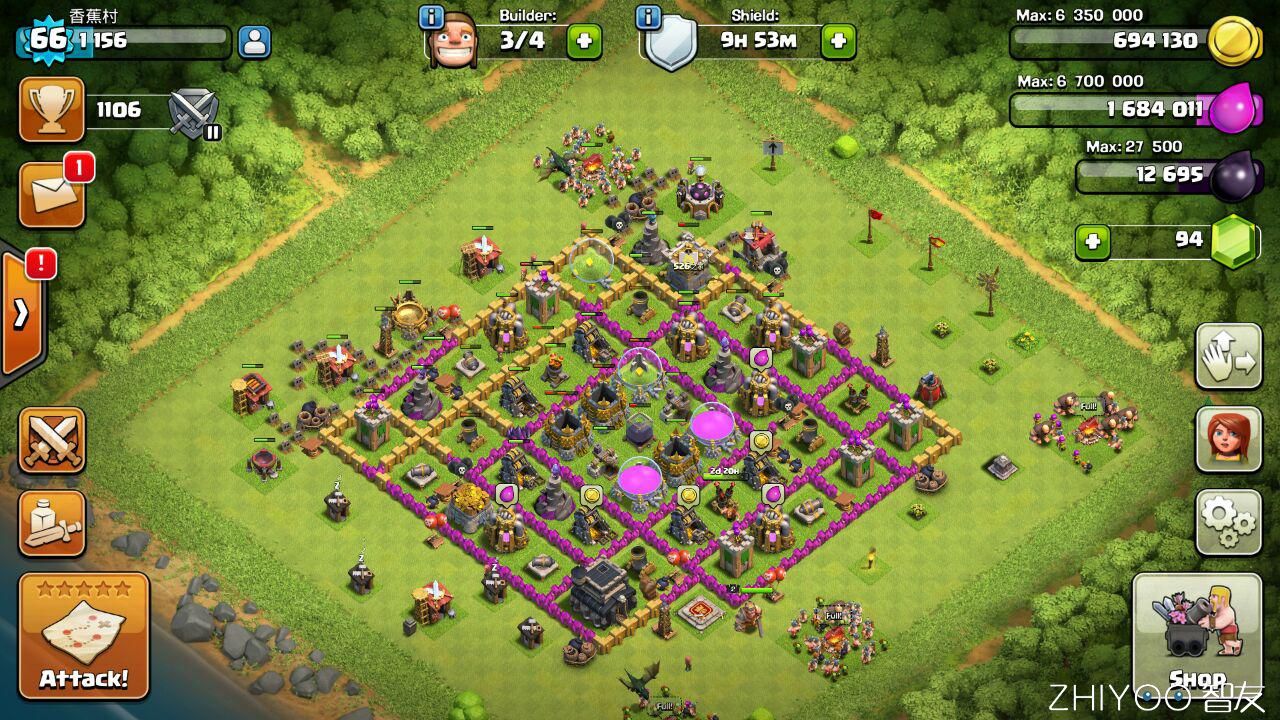
Task: Open the red-haired villager button
Action: [1228, 438]
